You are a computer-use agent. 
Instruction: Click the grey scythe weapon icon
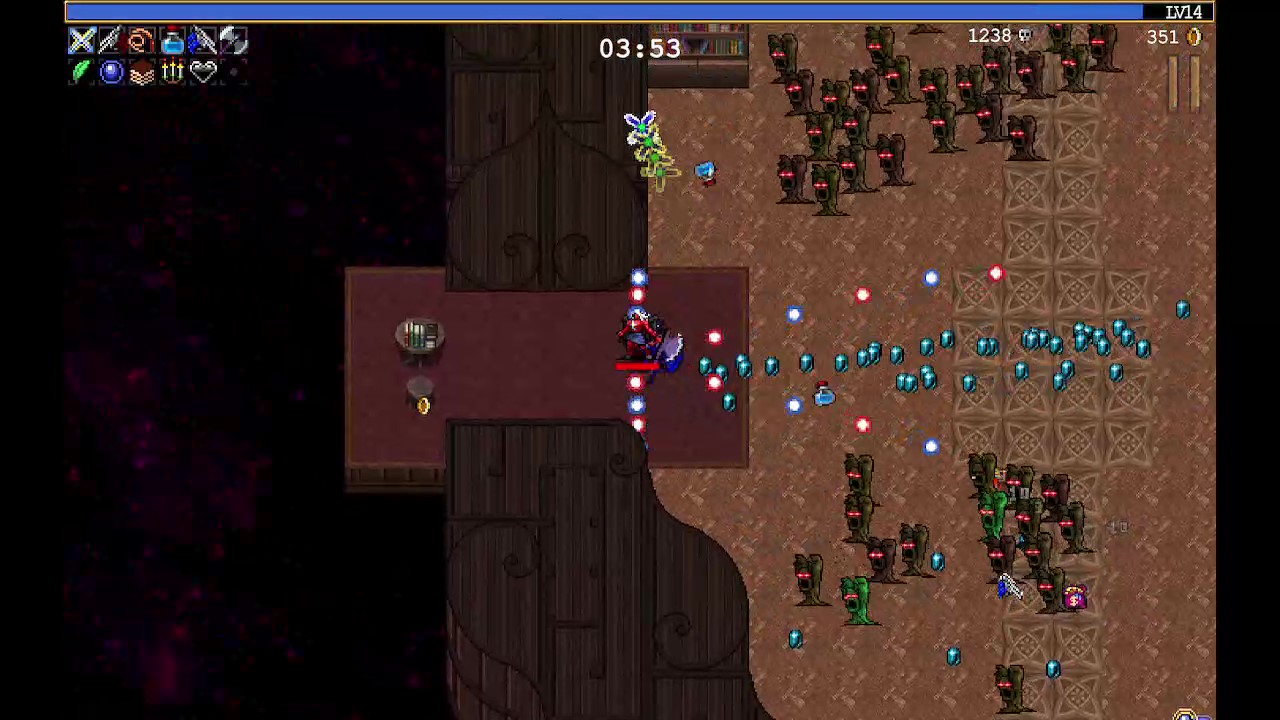(x=232, y=41)
